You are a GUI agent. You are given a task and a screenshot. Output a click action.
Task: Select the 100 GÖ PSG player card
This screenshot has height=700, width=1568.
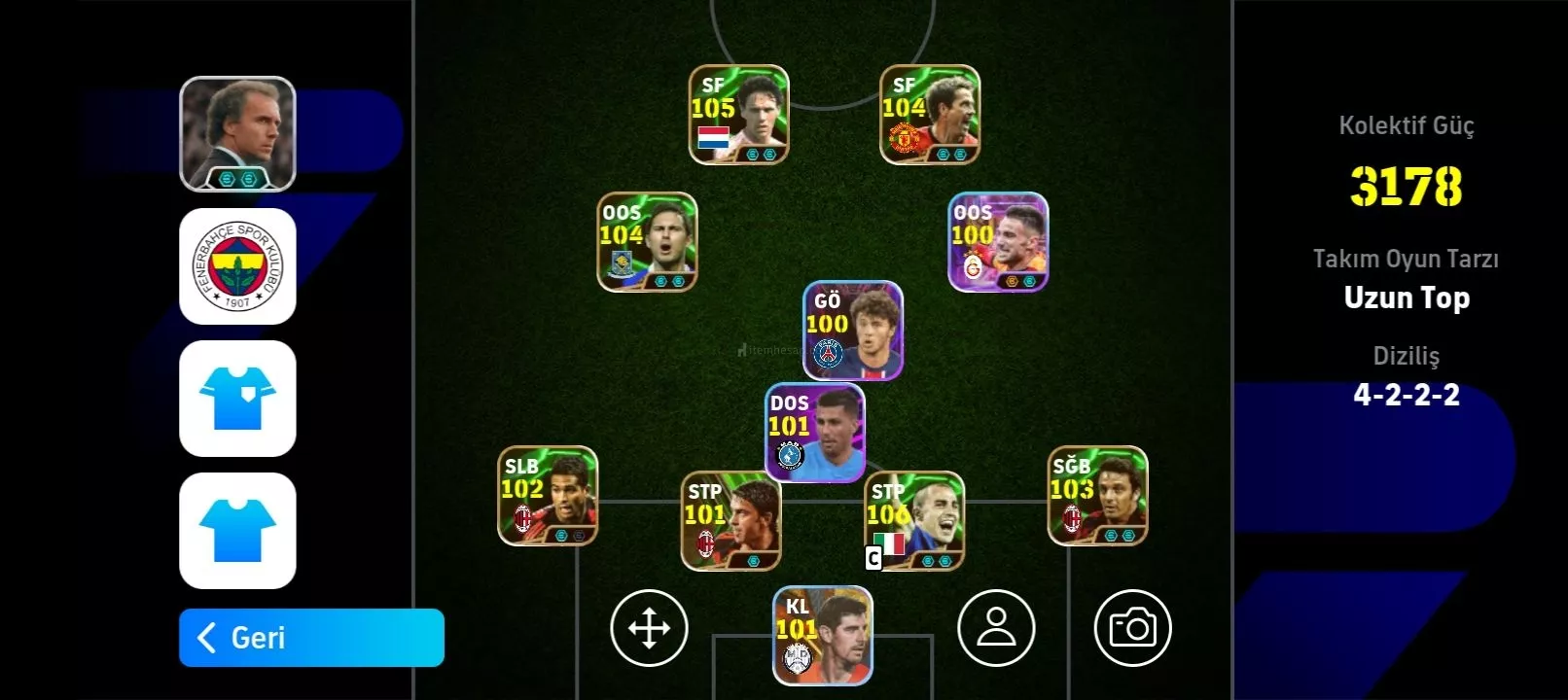point(852,331)
